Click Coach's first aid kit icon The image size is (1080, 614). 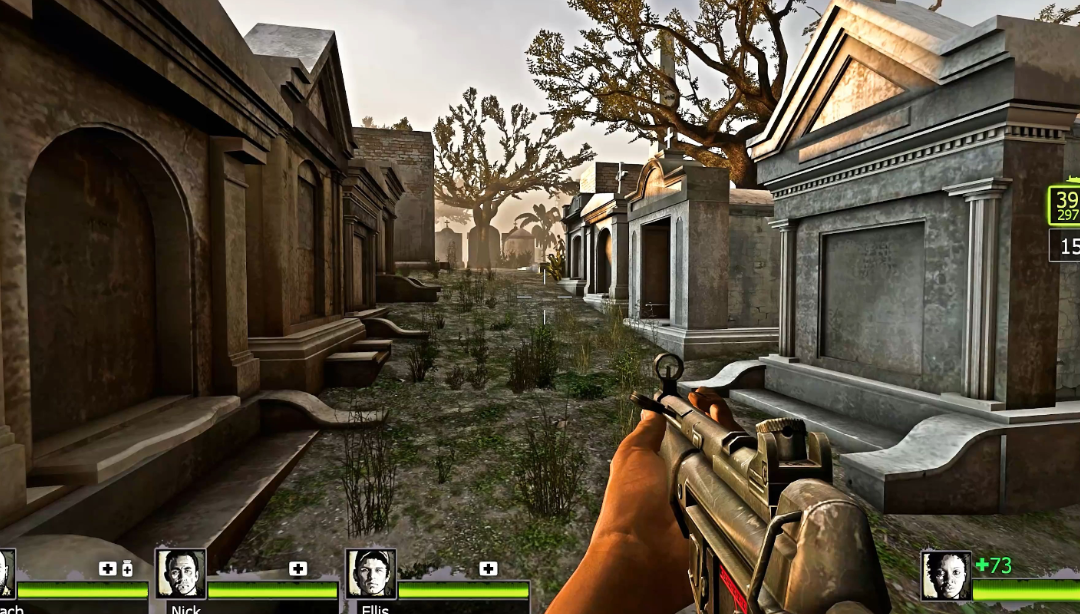pos(107,569)
